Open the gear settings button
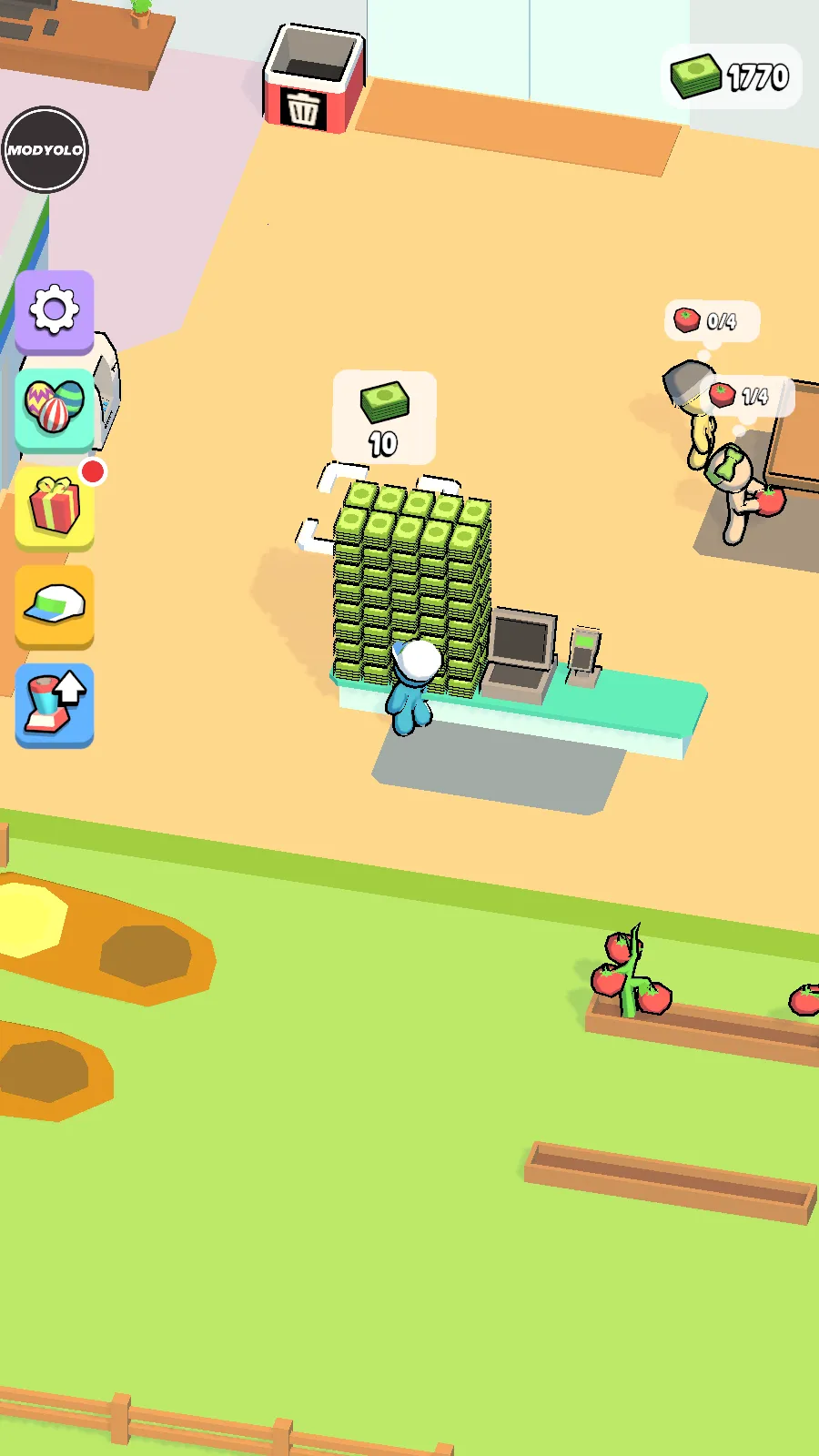819x1456 pixels. (55, 310)
